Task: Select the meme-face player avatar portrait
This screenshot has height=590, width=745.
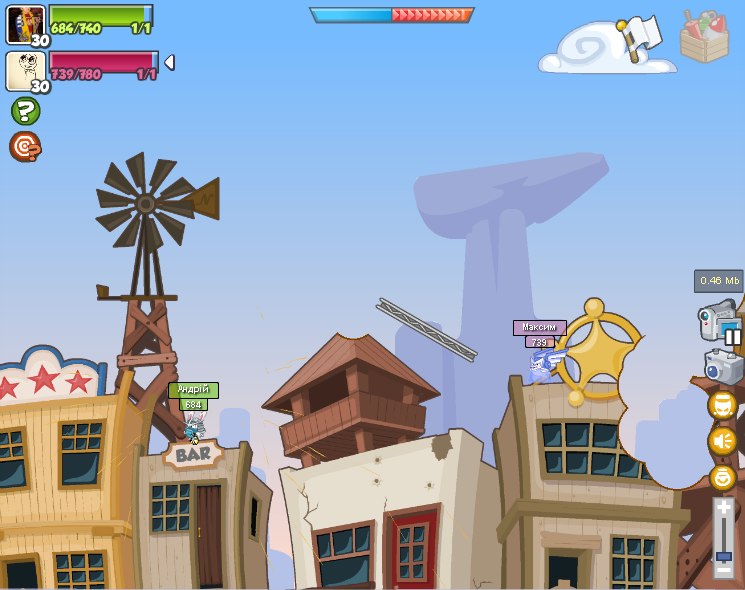Action: click(25, 71)
